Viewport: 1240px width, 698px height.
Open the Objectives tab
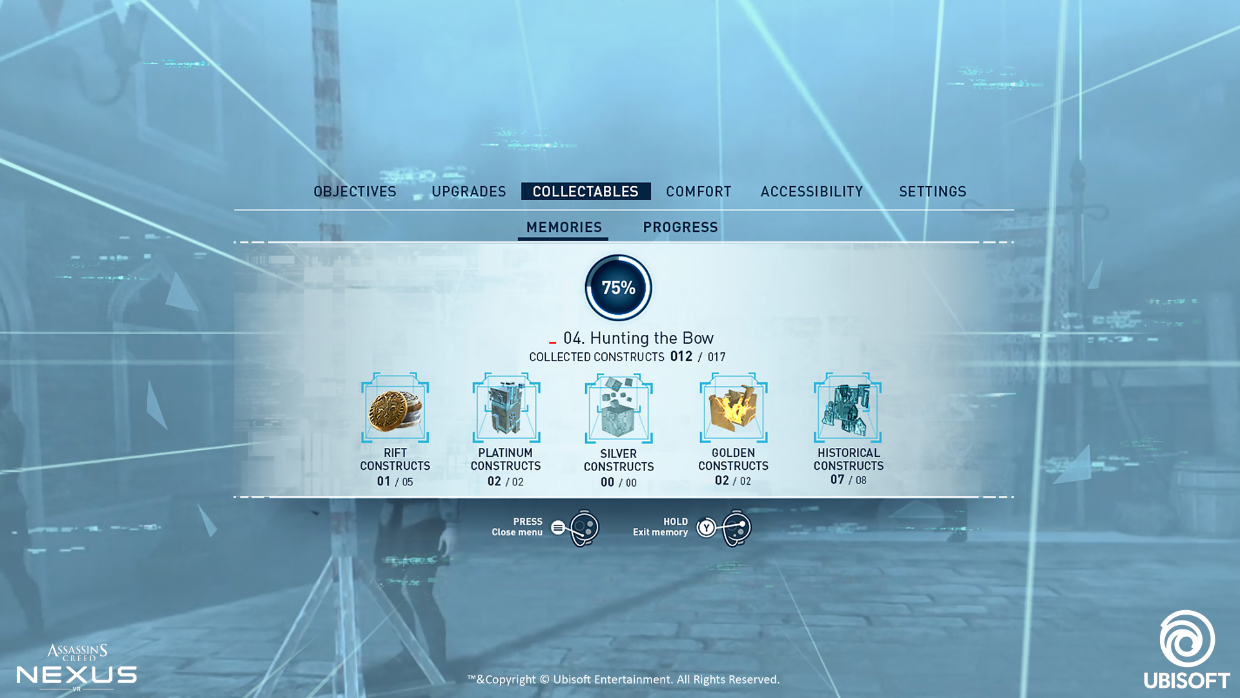[355, 192]
